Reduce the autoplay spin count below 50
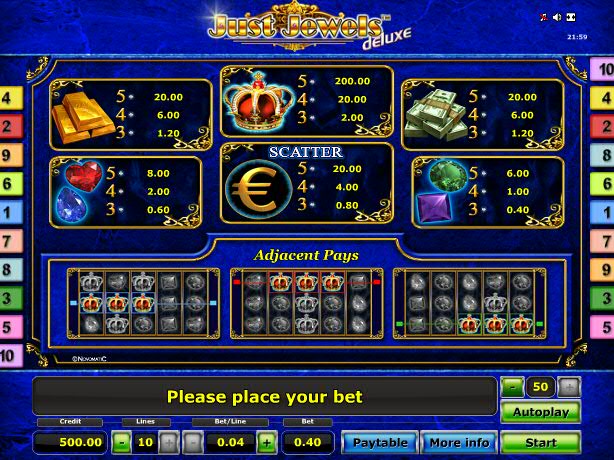614x460 pixels. click(x=512, y=385)
